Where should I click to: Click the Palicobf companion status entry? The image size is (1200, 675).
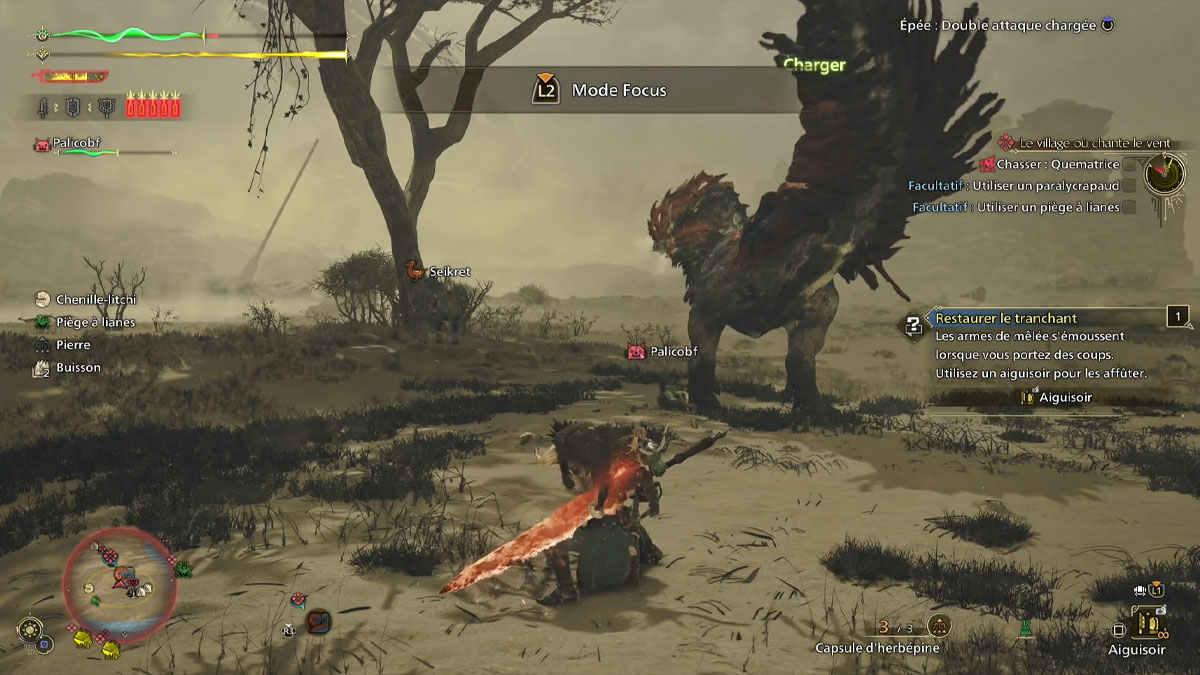[75, 144]
